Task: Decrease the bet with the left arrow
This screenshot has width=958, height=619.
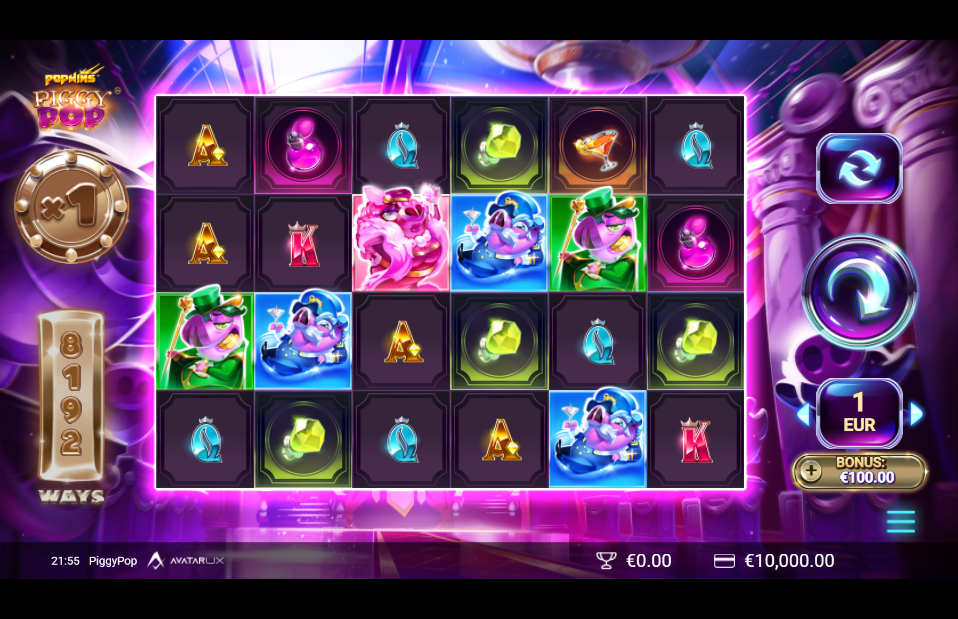Action: pos(803,414)
